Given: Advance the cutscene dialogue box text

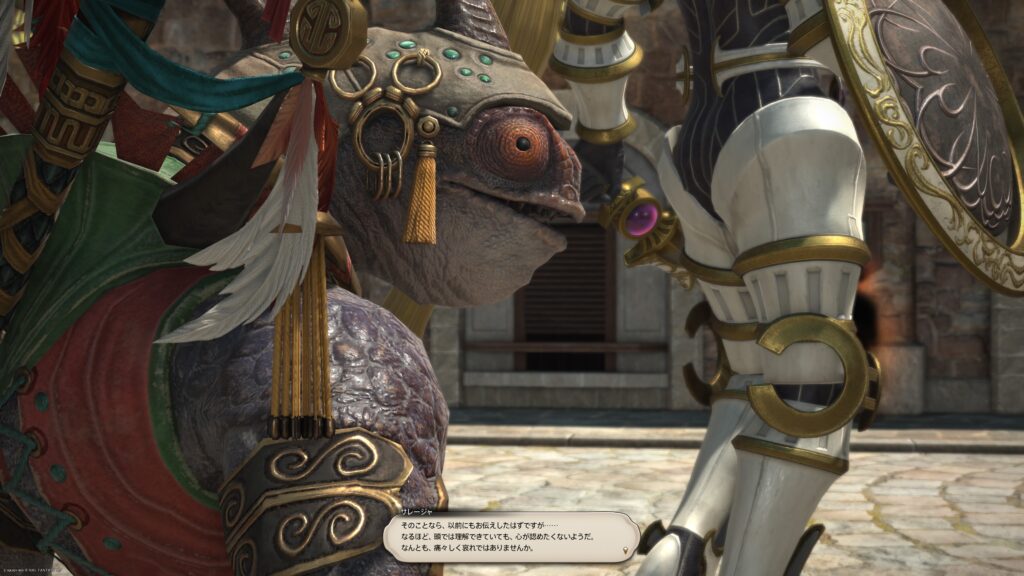Looking at the screenshot, I should tap(510, 535).
